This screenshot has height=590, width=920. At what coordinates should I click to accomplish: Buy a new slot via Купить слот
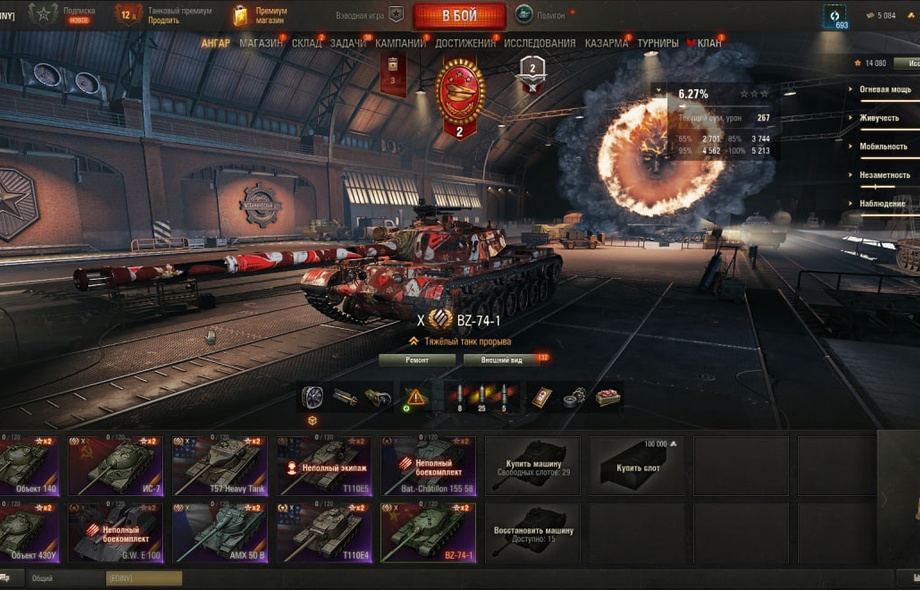pos(636,465)
